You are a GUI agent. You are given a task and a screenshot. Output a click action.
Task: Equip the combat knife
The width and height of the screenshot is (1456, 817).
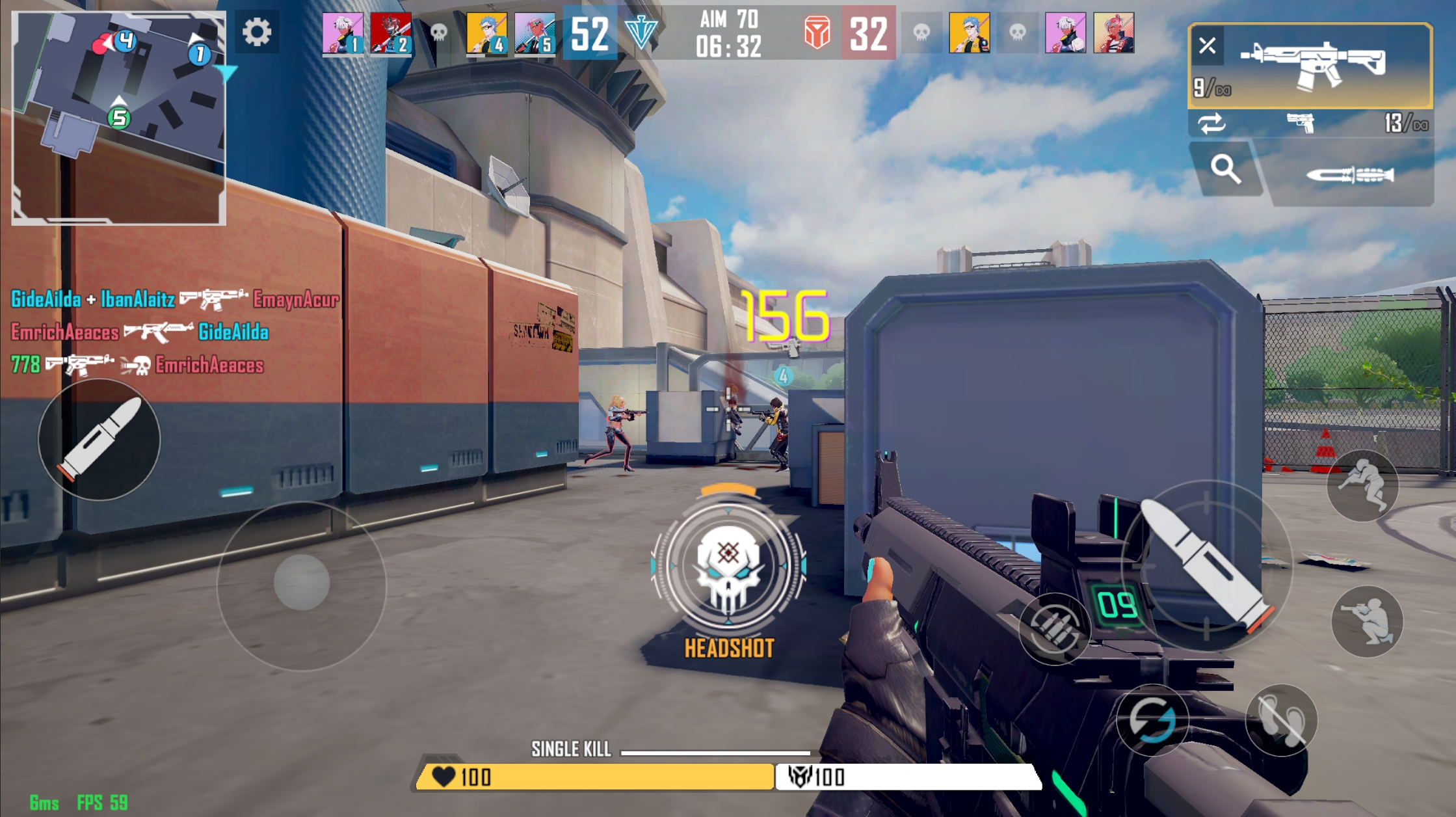[x=1350, y=175]
